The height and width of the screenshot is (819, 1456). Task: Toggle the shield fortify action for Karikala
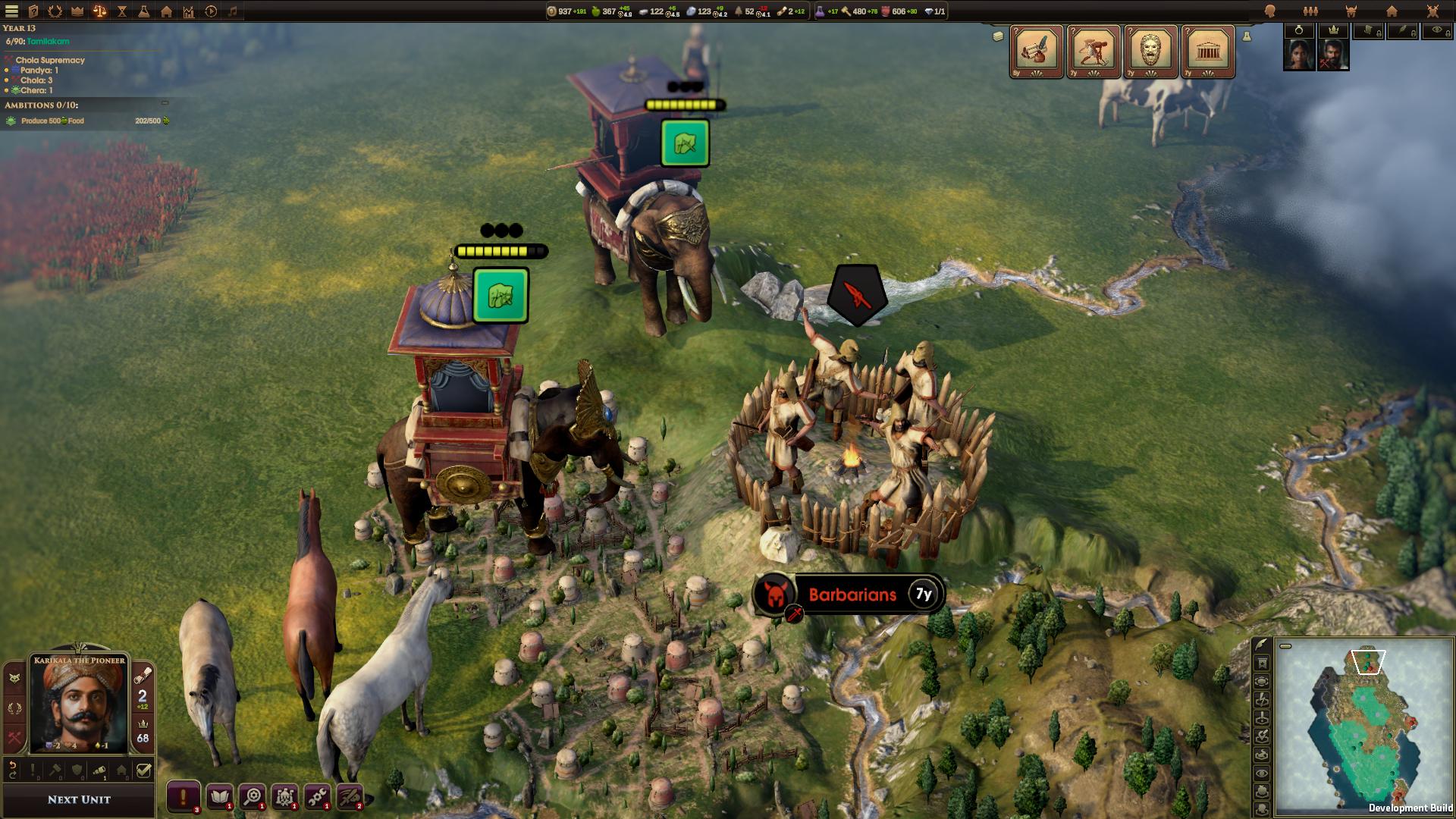(77, 769)
